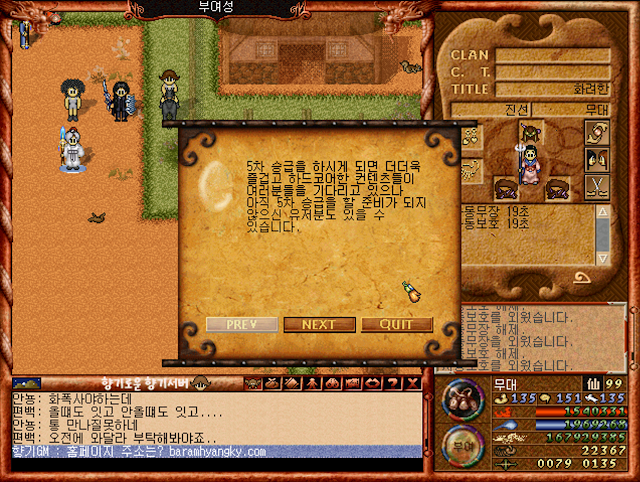This screenshot has width=640, height=482.
Task: Click the right armor equipment slot
Action: (x=557, y=187)
